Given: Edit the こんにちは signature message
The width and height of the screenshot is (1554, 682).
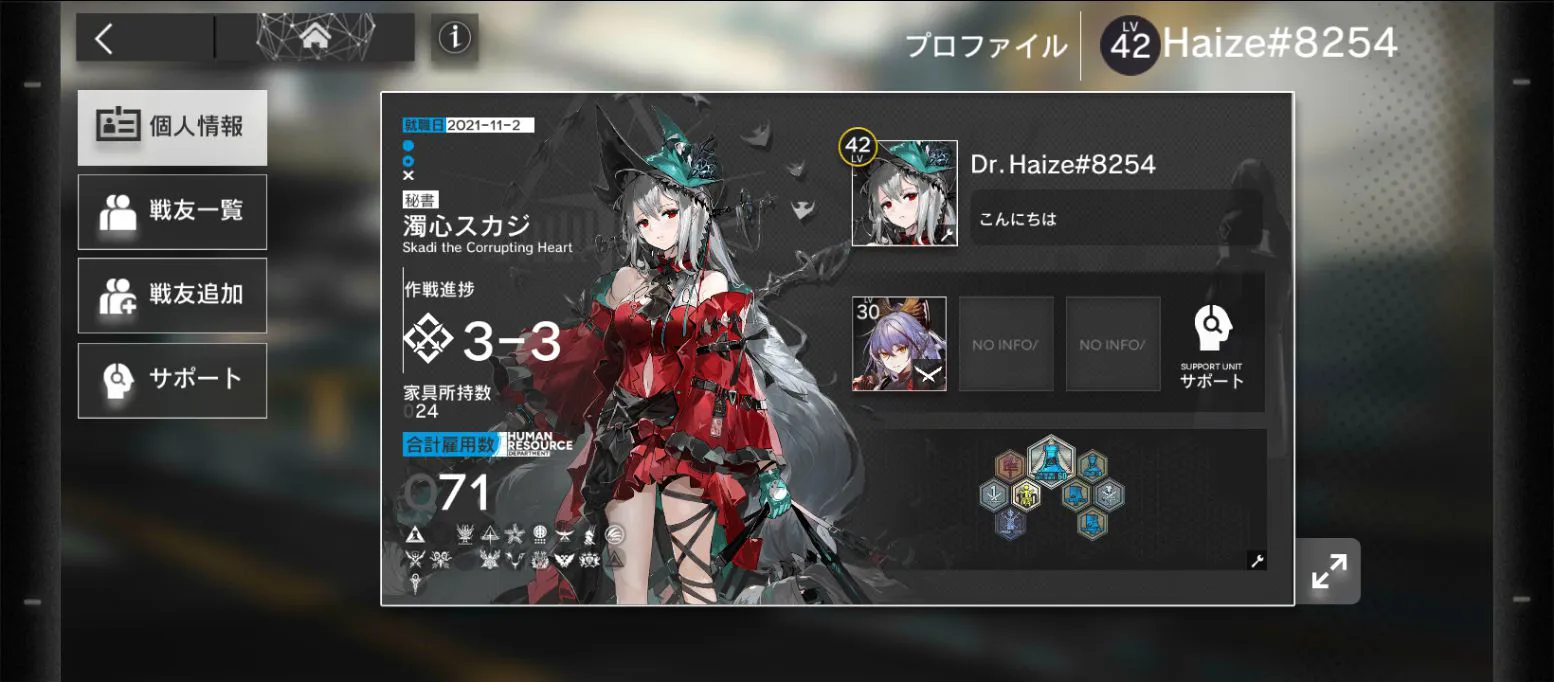Looking at the screenshot, I should click(1115, 219).
